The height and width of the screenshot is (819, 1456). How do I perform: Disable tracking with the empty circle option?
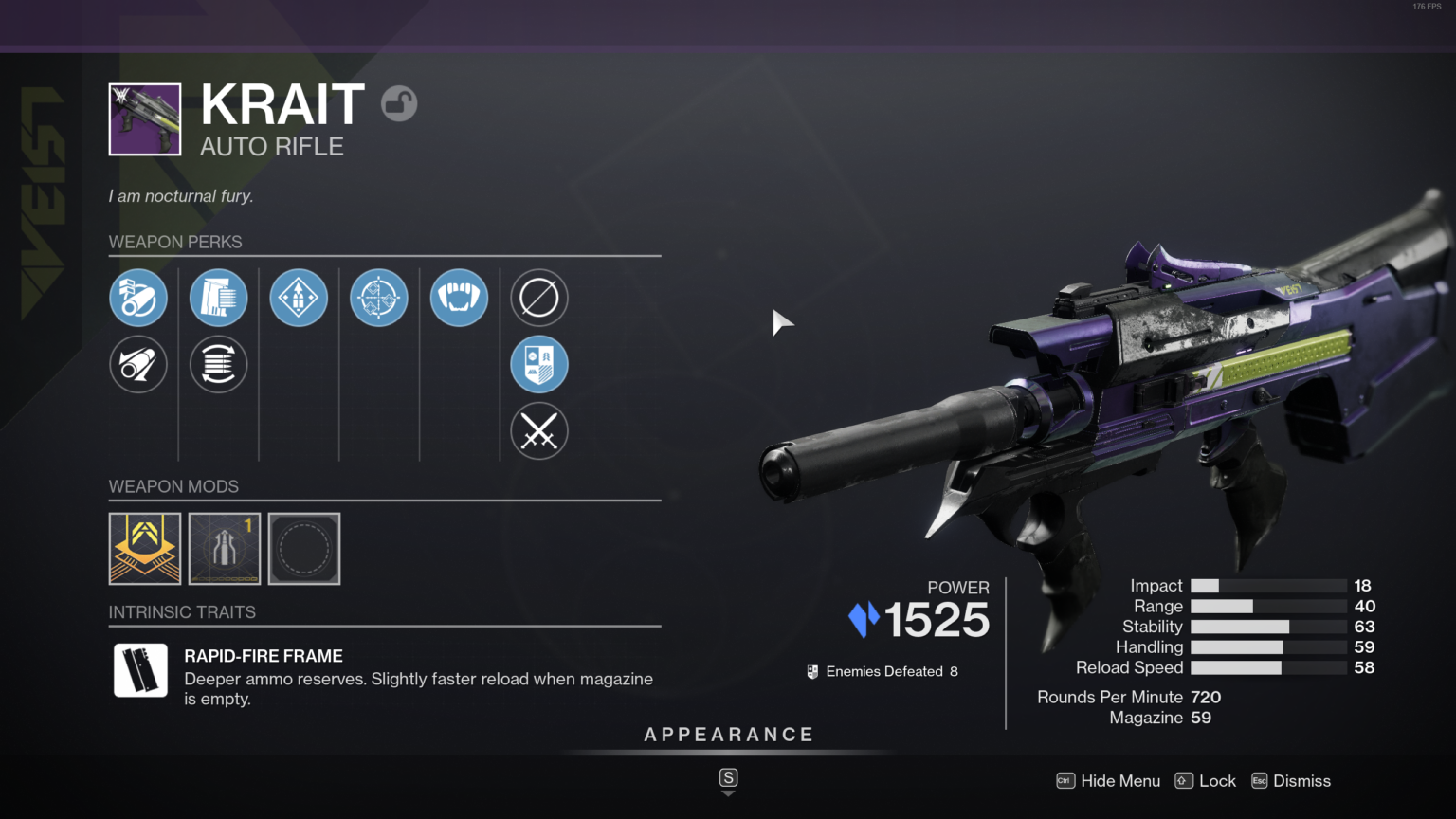(x=538, y=298)
